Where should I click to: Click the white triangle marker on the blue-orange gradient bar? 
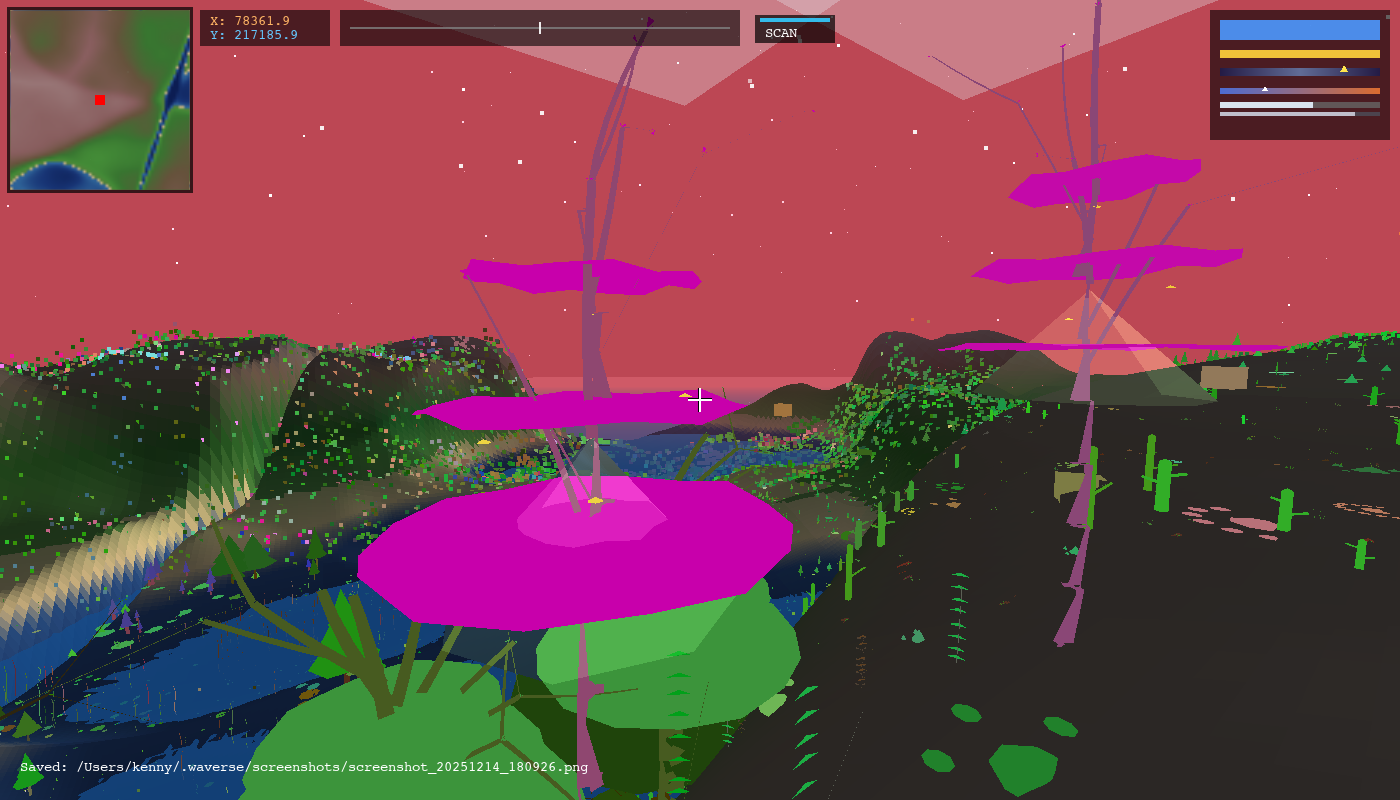point(1265,87)
